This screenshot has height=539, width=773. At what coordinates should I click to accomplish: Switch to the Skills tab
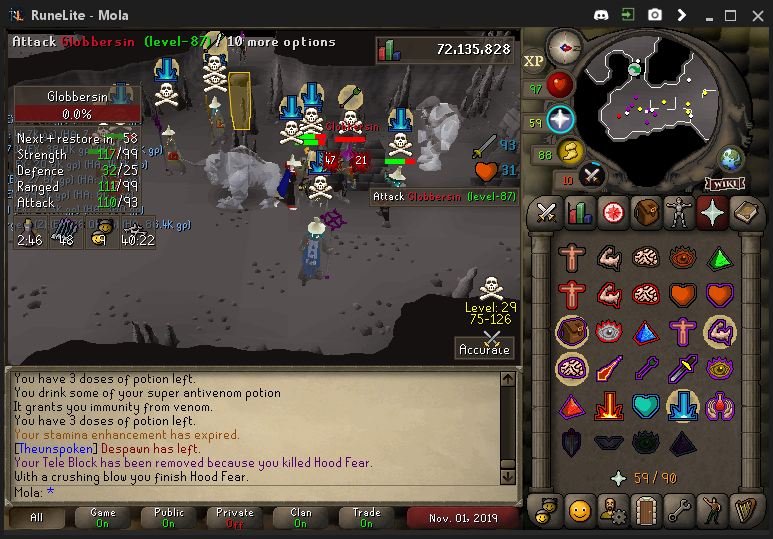coord(579,212)
